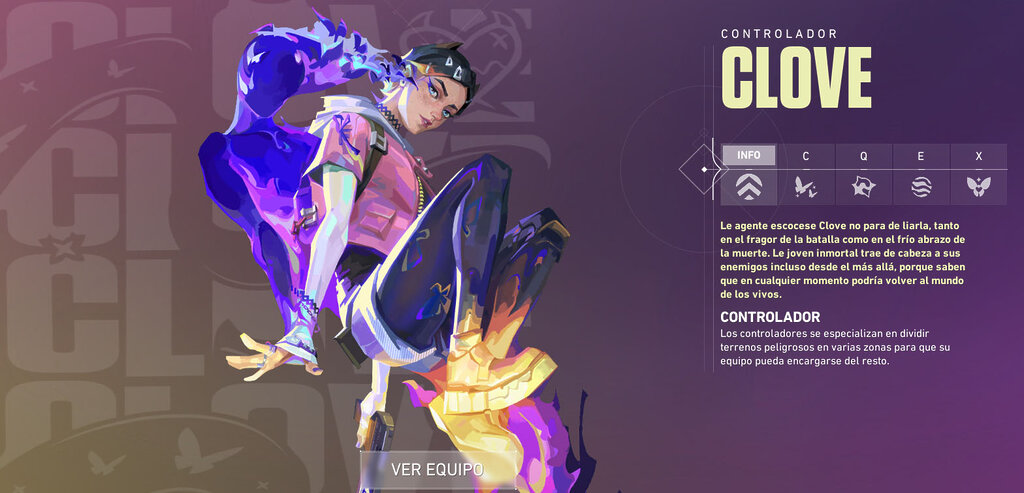Switch to the Q ability tab
The width and height of the screenshot is (1024, 493).
863,156
